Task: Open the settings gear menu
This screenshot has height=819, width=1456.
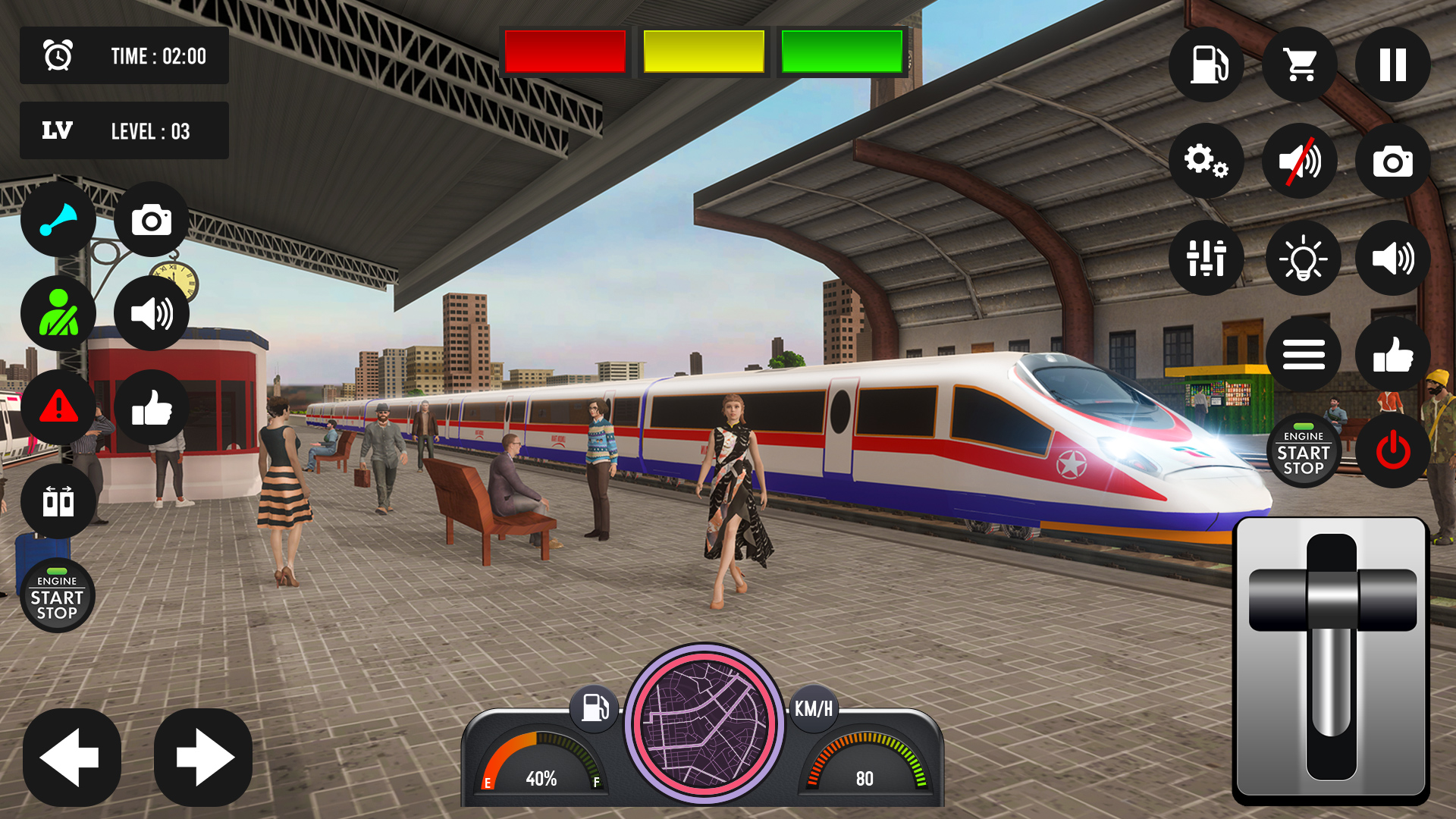Action: (x=1207, y=162)
